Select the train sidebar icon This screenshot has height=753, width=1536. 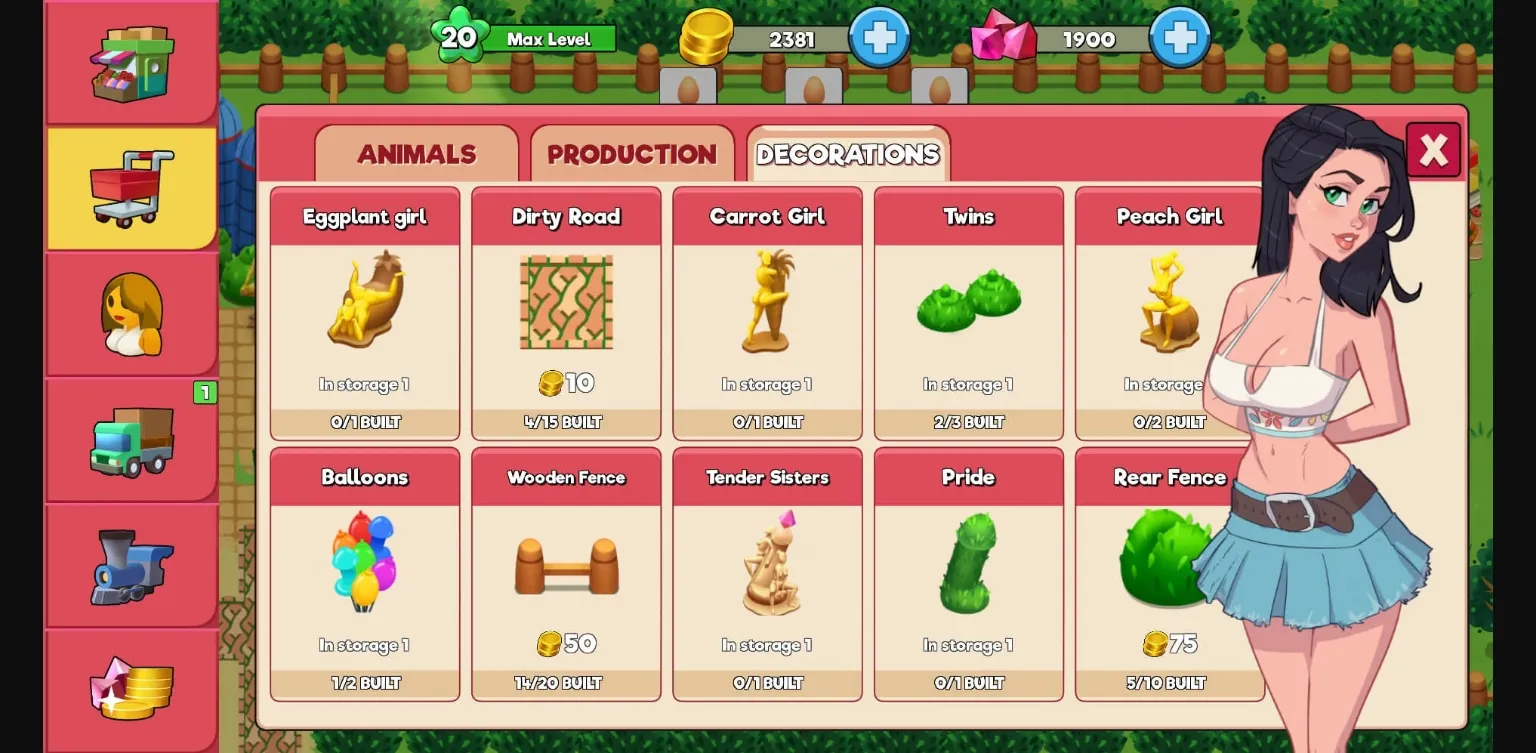(x=131, y=564)
